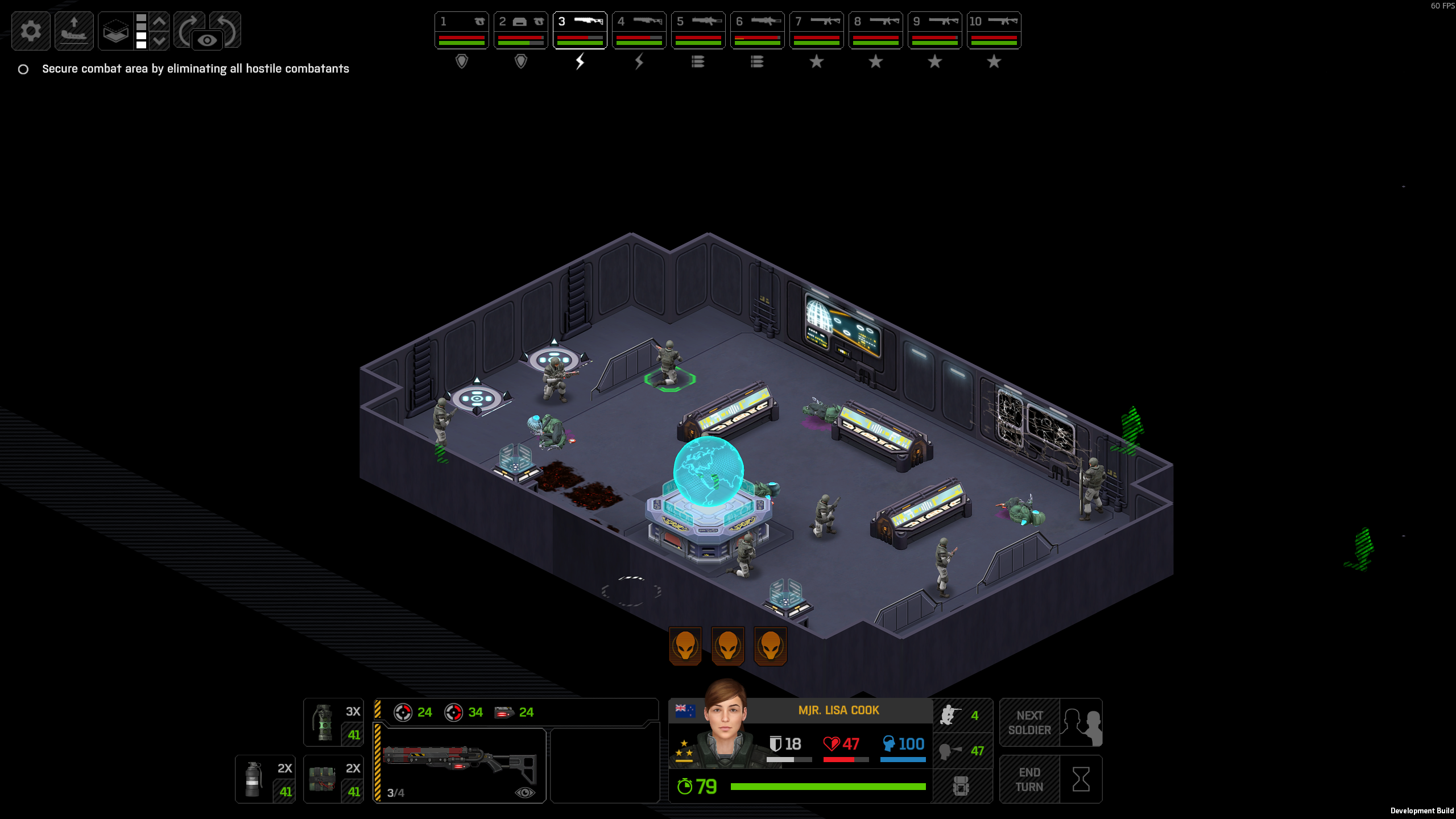Open the settings gear menu
The height and width of the screenshot is (819, 1456).
coord(31,31)
